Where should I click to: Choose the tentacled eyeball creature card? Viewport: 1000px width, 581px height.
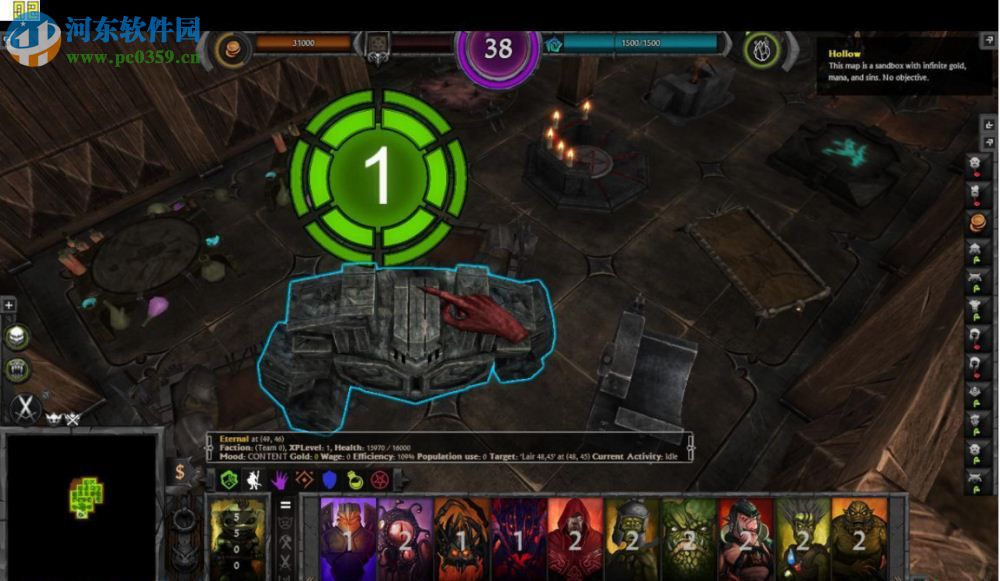click(x=405, y=538)
